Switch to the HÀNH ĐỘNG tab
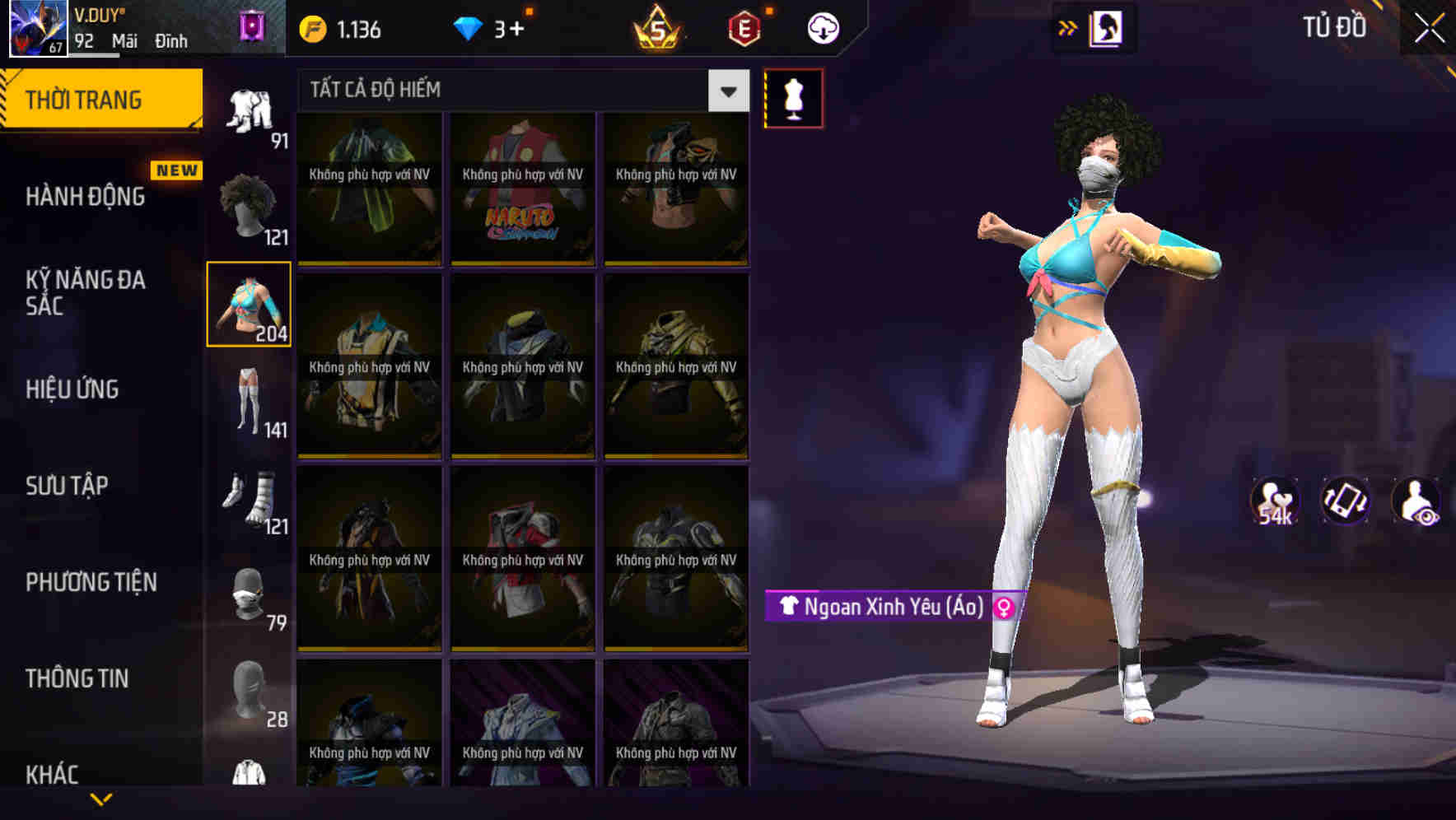This screenshot has height=820, width=1456. (x=86, y=196)
